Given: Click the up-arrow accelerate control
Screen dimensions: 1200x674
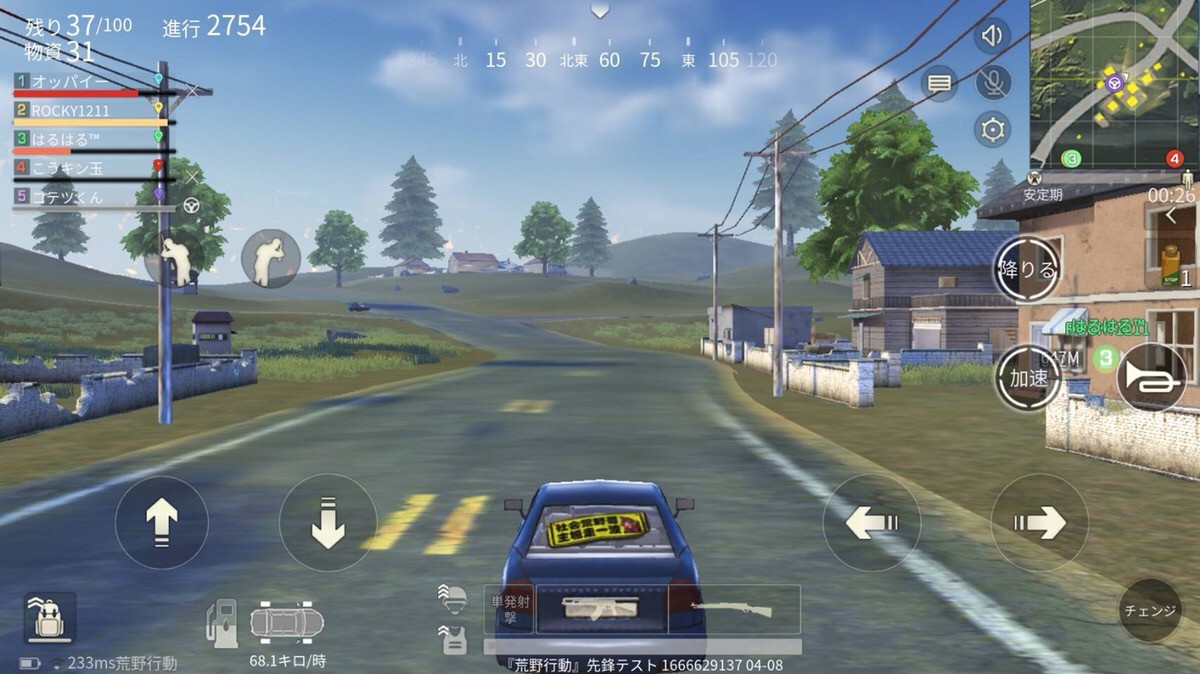Looking at the screenshot, I should [162, 522].
